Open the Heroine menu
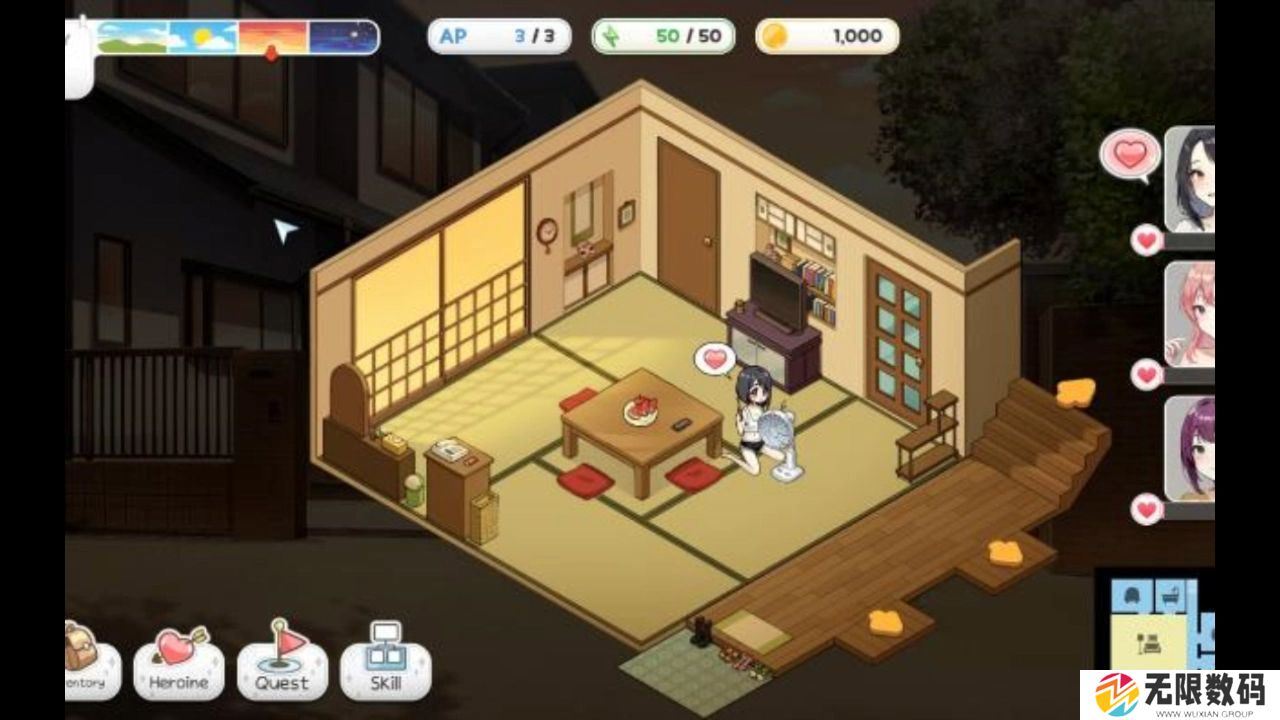The height and width of the screenshot is (720, 1280). click(179, 667)
